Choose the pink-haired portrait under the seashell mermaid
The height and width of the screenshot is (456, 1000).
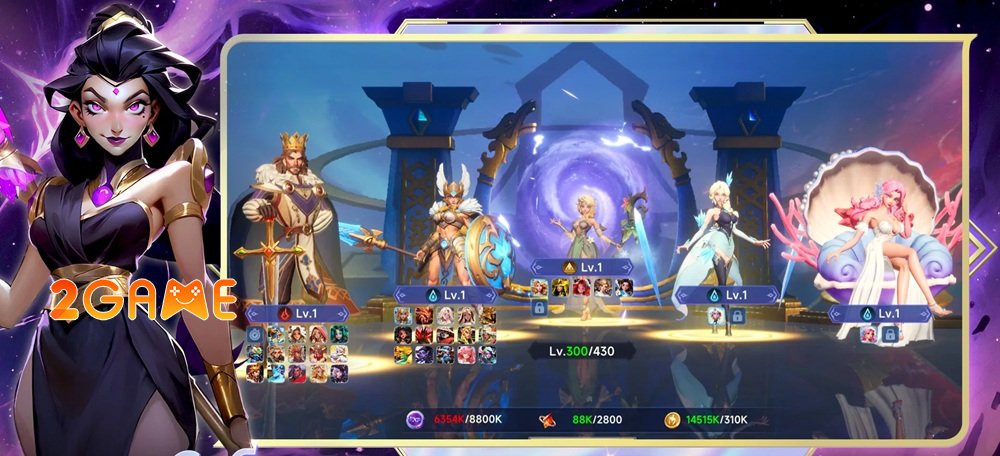867,334
